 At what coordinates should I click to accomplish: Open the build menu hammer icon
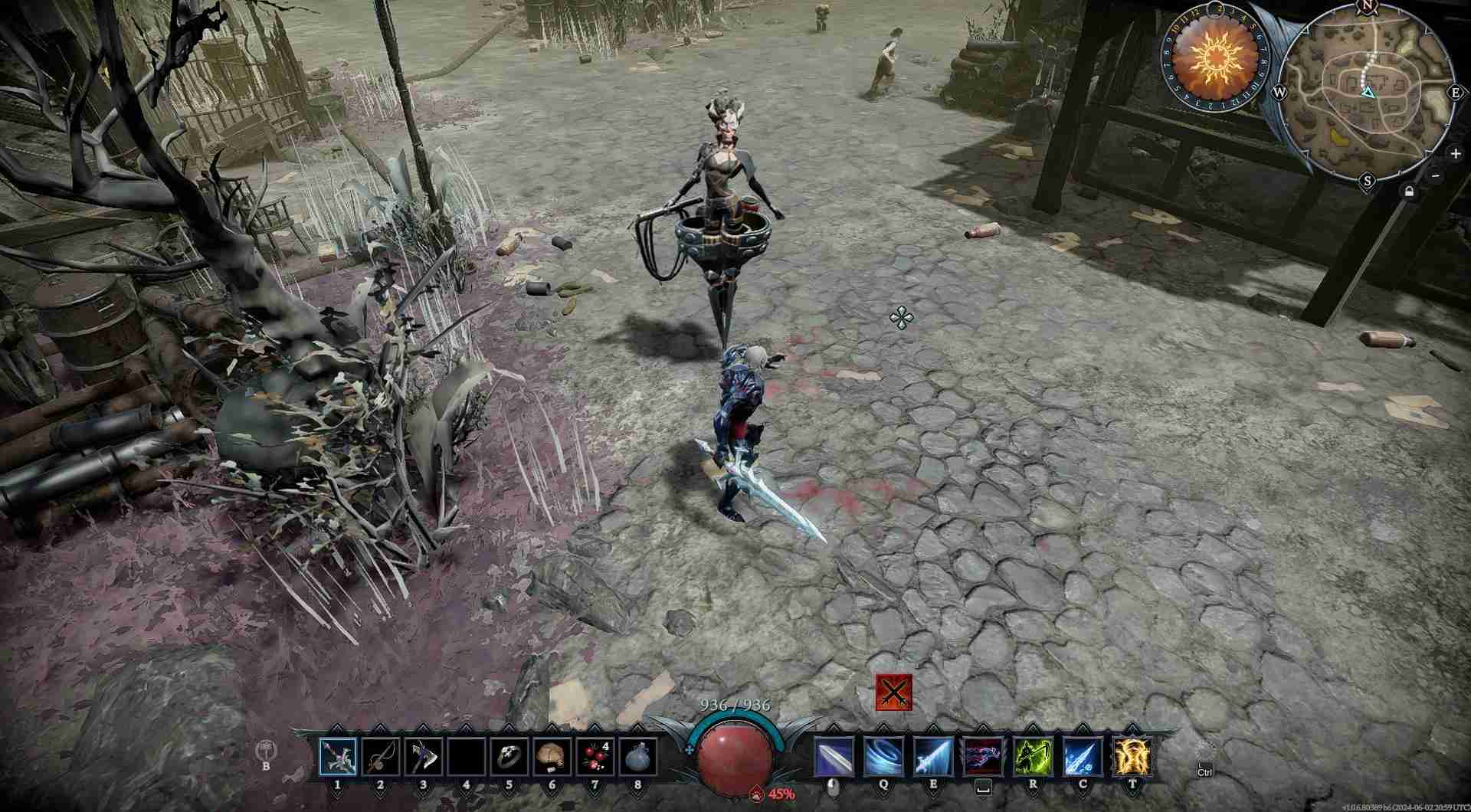tap(266, 750)
